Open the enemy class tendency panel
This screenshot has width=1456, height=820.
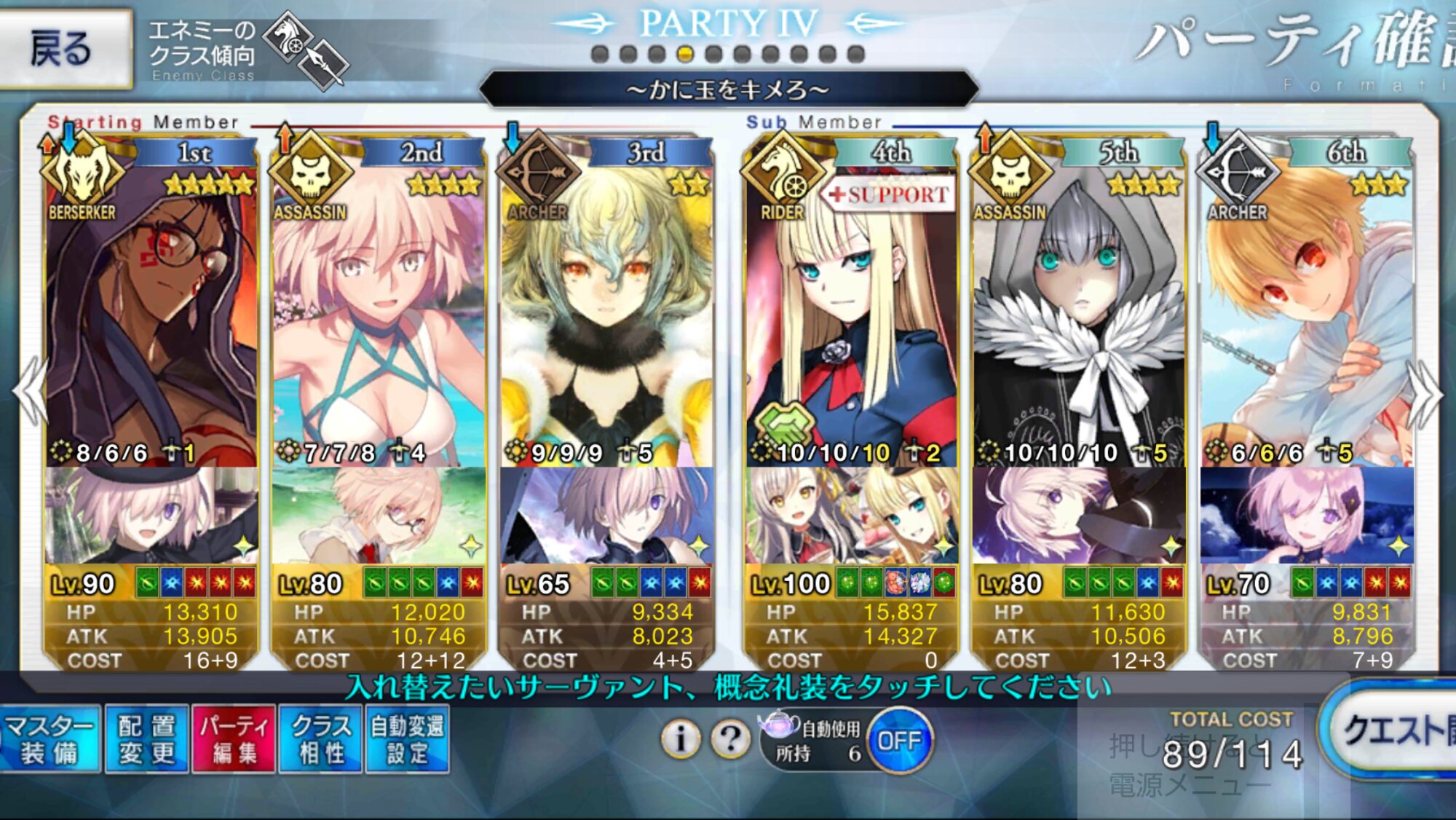point(248,51)
